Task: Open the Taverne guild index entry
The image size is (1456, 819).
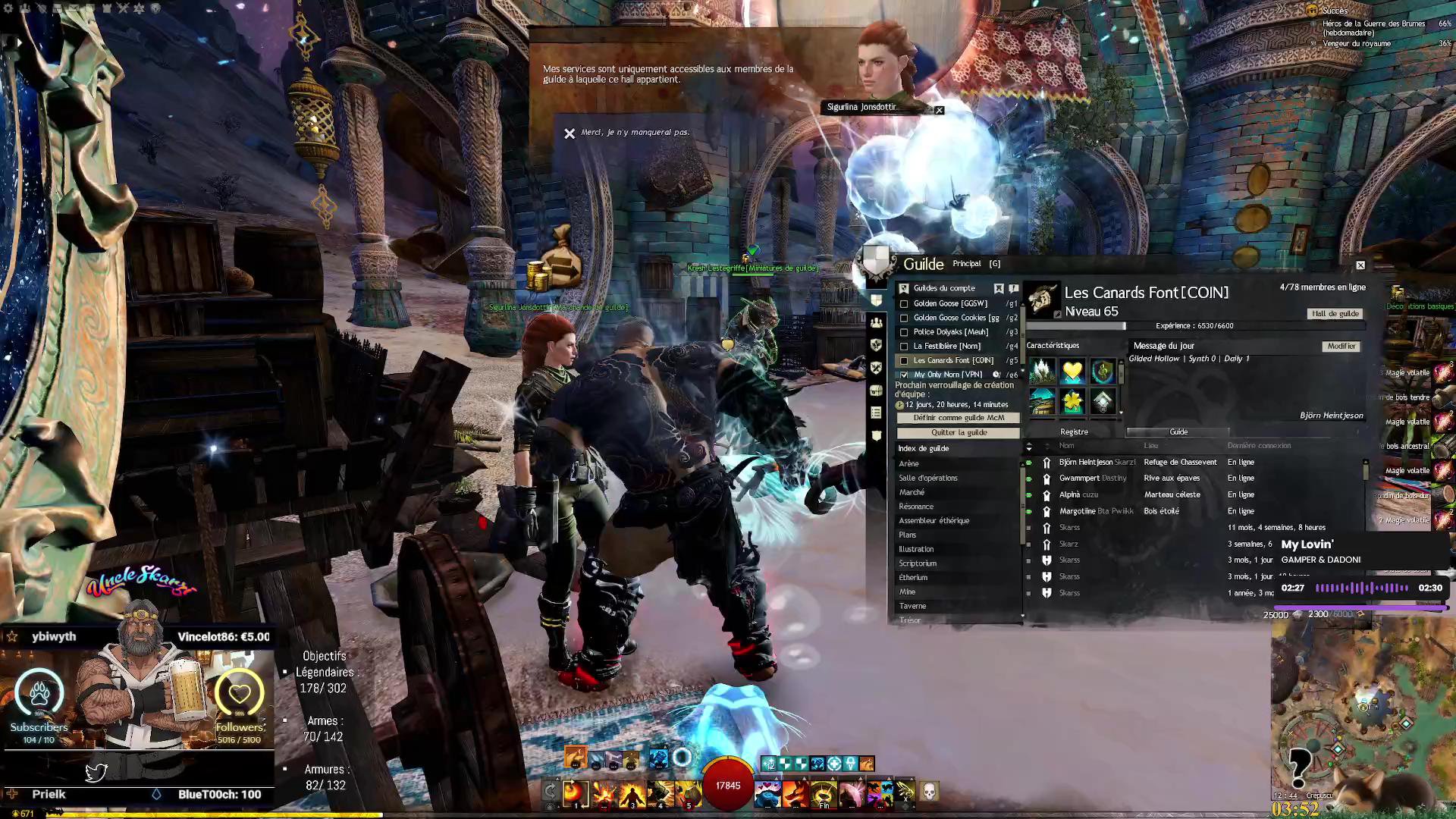Action: tap(912, 607)
